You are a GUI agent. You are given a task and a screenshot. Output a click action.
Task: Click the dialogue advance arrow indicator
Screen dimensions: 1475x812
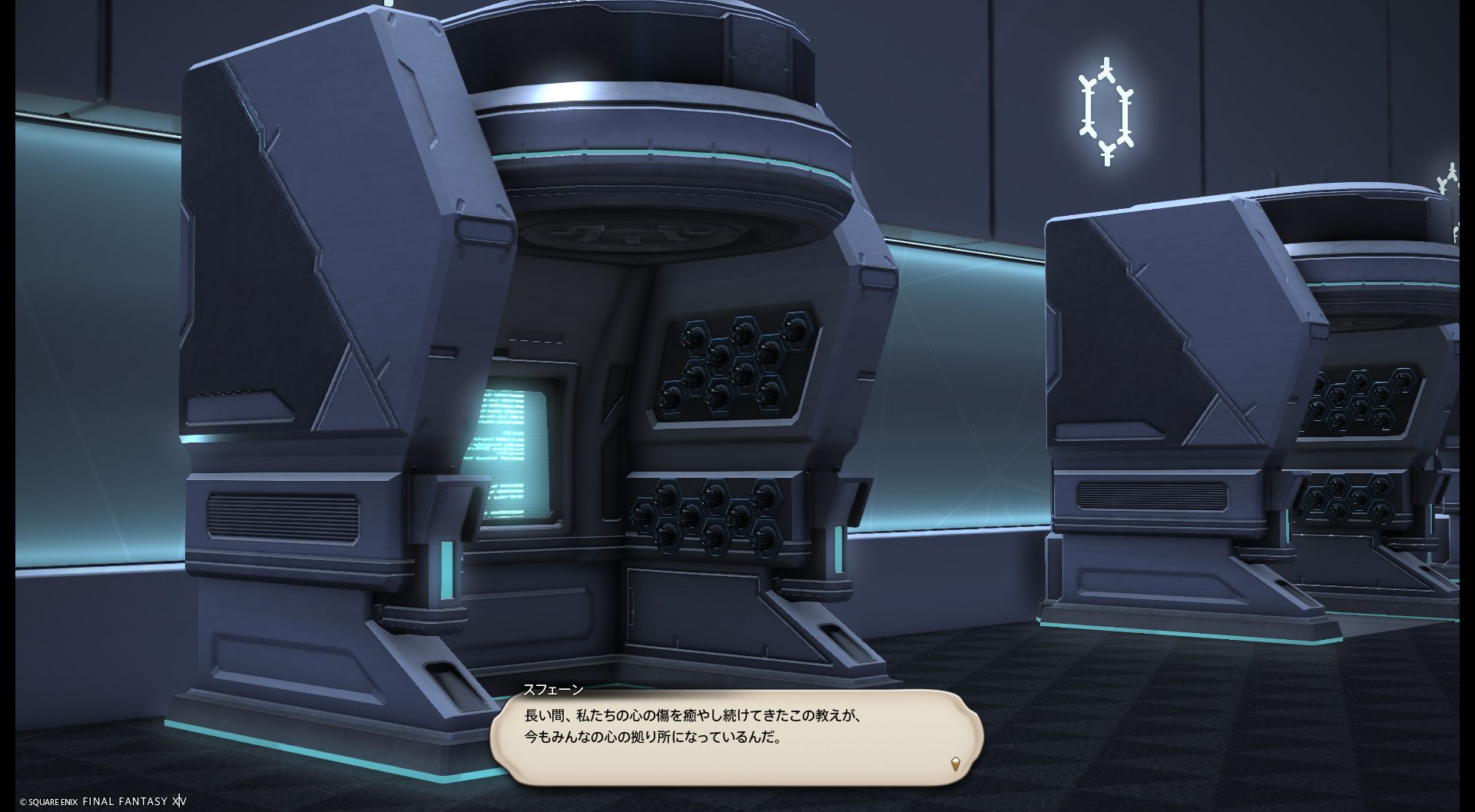pyautogui.click(x=955, y=764)
